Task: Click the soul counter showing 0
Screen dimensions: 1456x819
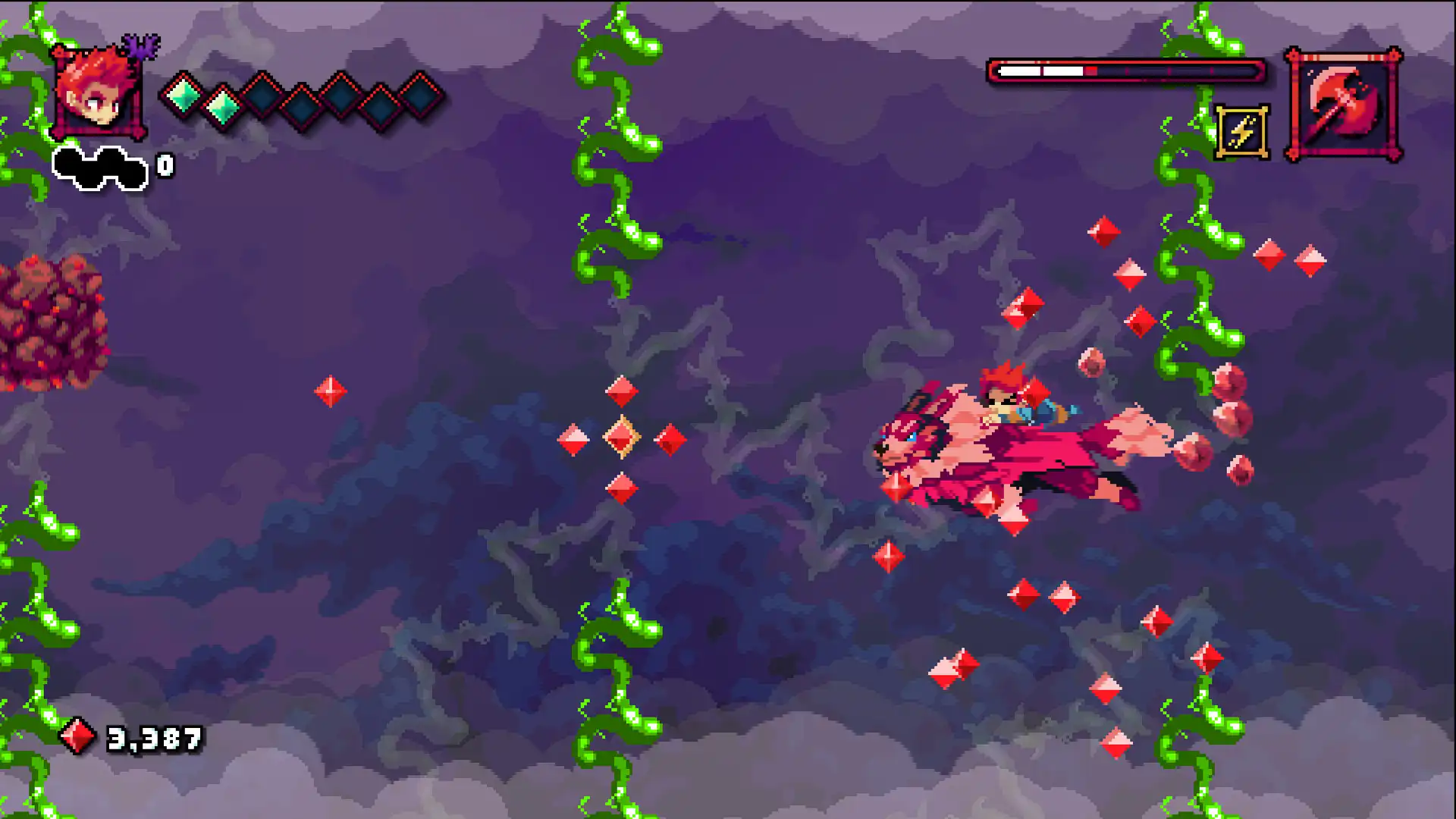Action: 166,164
